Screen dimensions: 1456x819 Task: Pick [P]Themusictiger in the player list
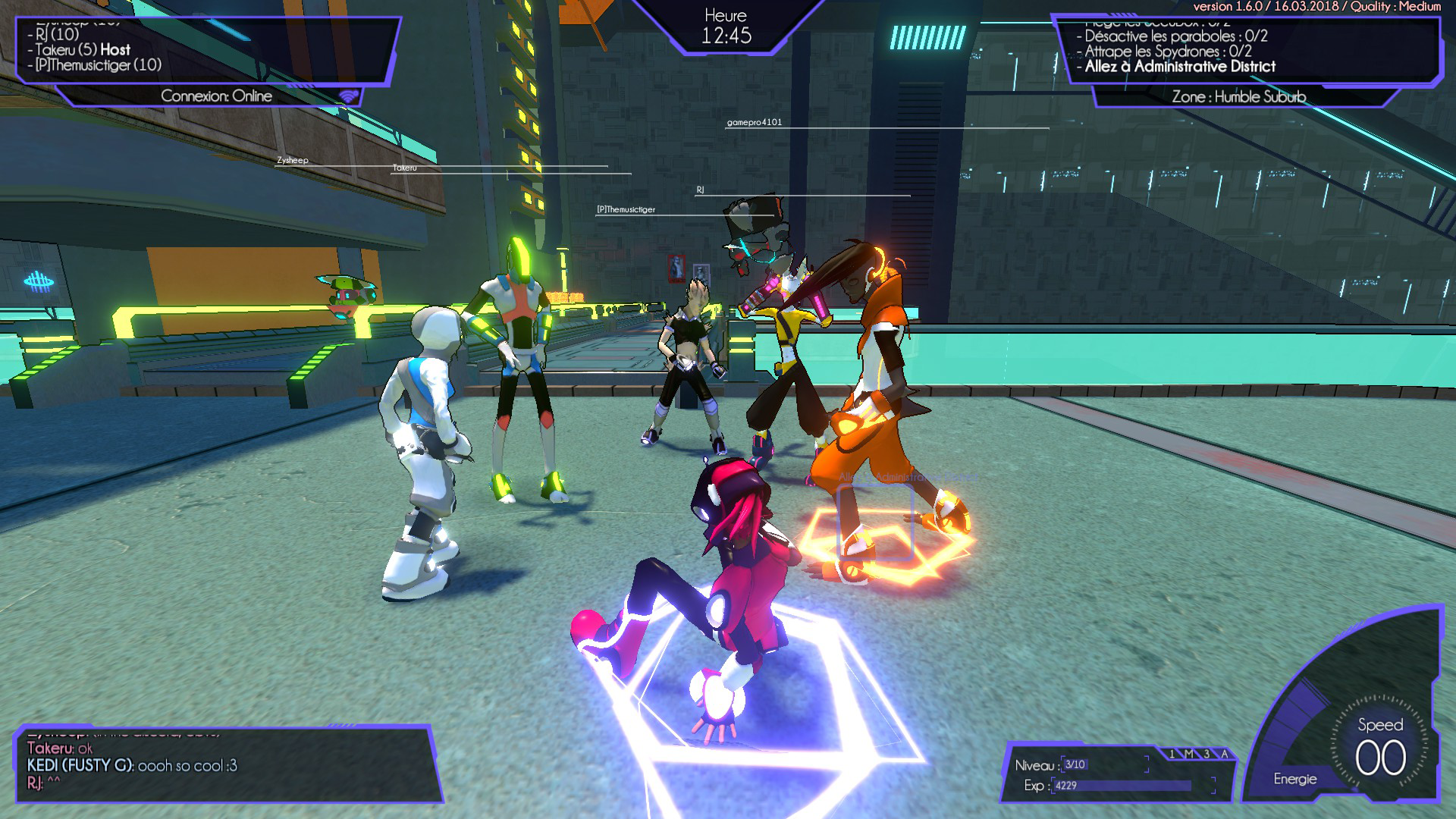coord(99,65)
